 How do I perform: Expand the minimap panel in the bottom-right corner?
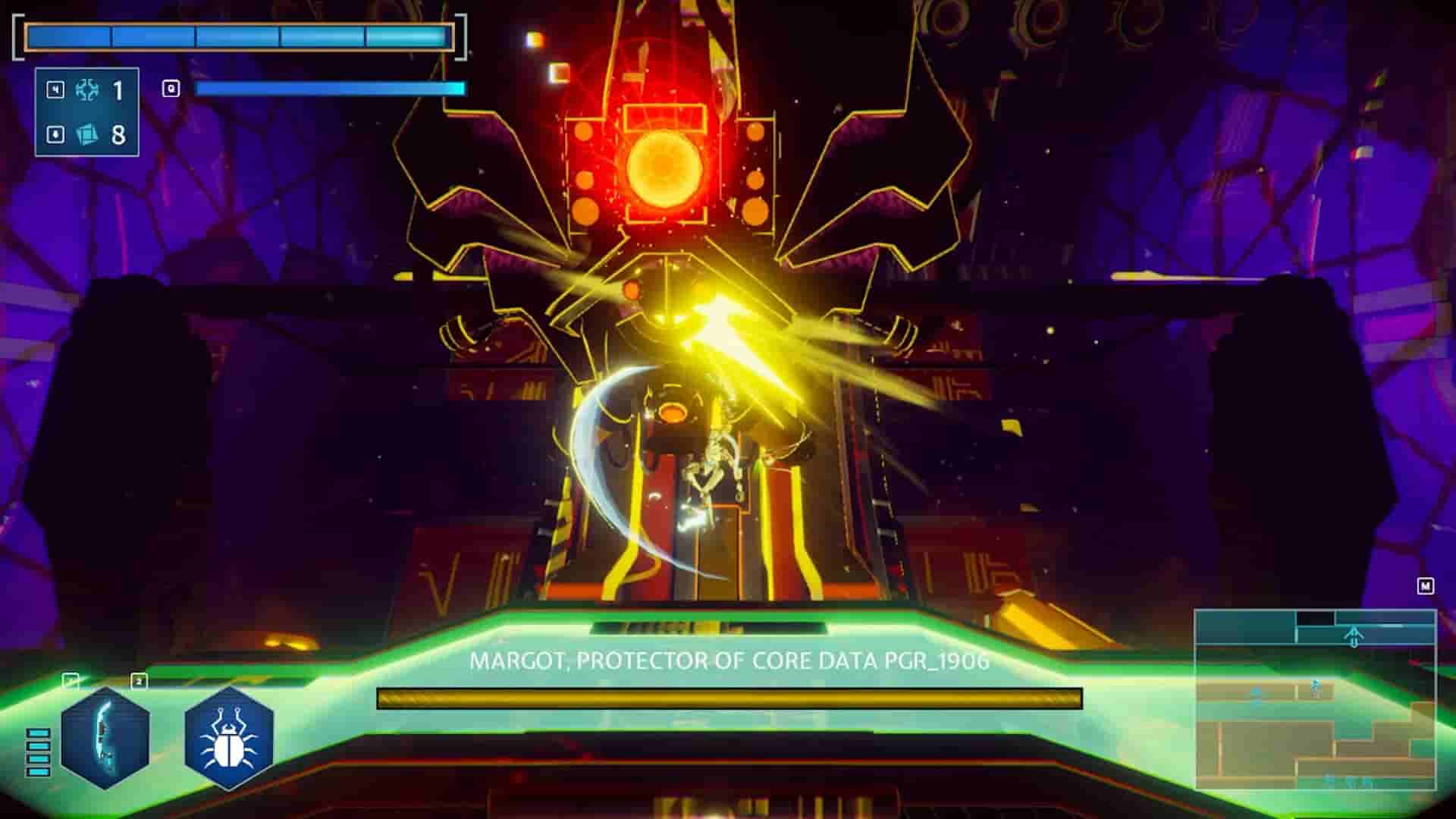(1316, 698)
